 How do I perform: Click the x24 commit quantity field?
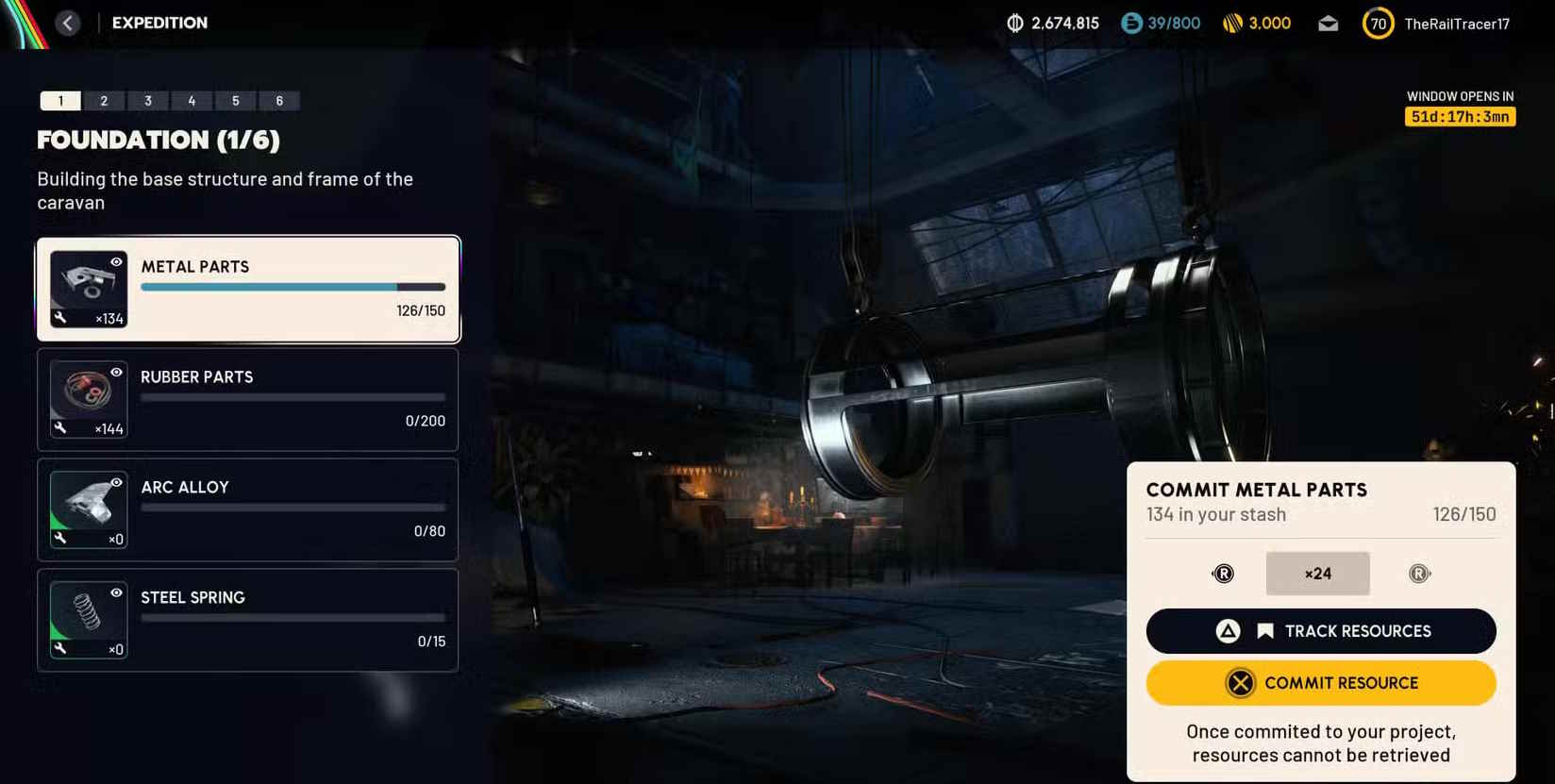pyautogui.click(x=1317, y=574)
